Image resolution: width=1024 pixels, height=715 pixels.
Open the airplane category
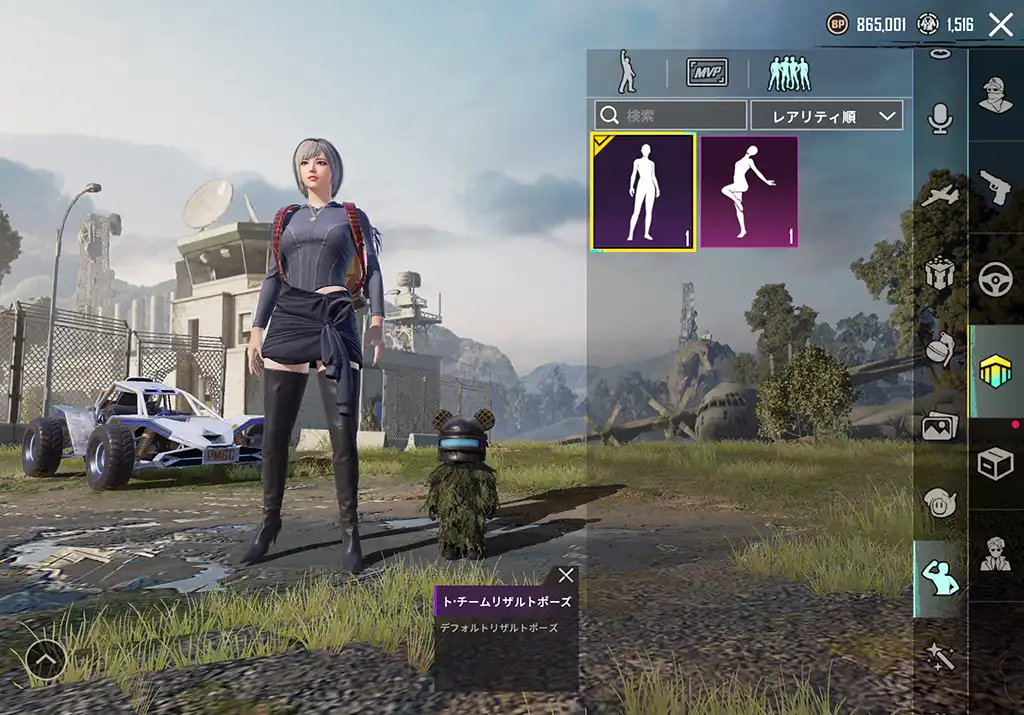pyautogui.click(x=940, y=196)
